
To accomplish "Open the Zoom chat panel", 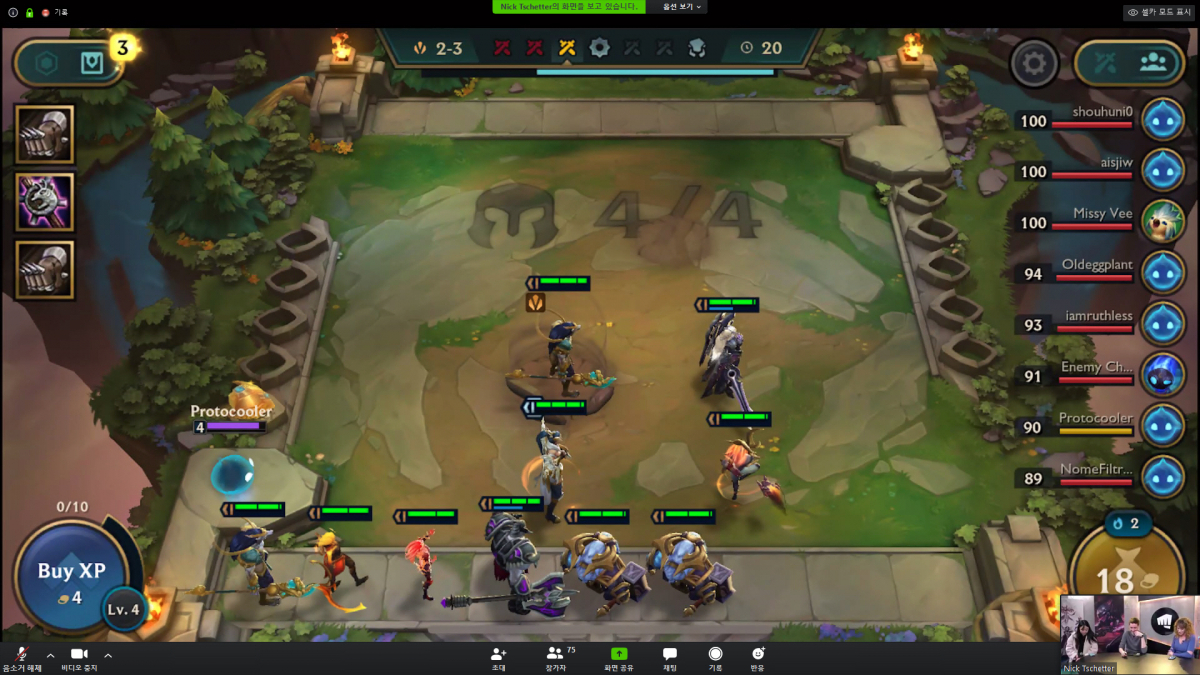I will click(670, 659).
